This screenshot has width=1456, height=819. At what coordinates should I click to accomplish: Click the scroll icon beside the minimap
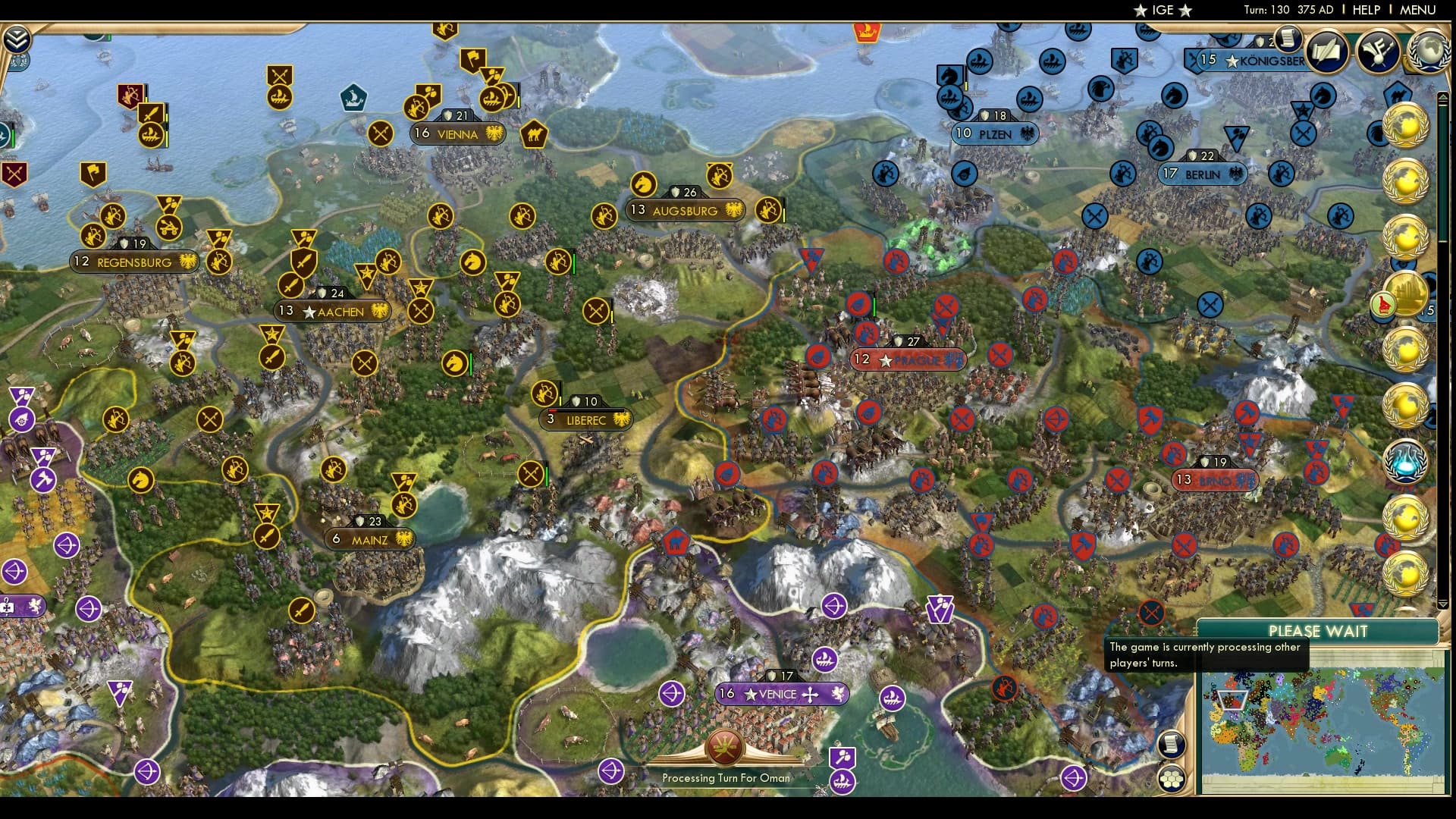click(1172, 743)
